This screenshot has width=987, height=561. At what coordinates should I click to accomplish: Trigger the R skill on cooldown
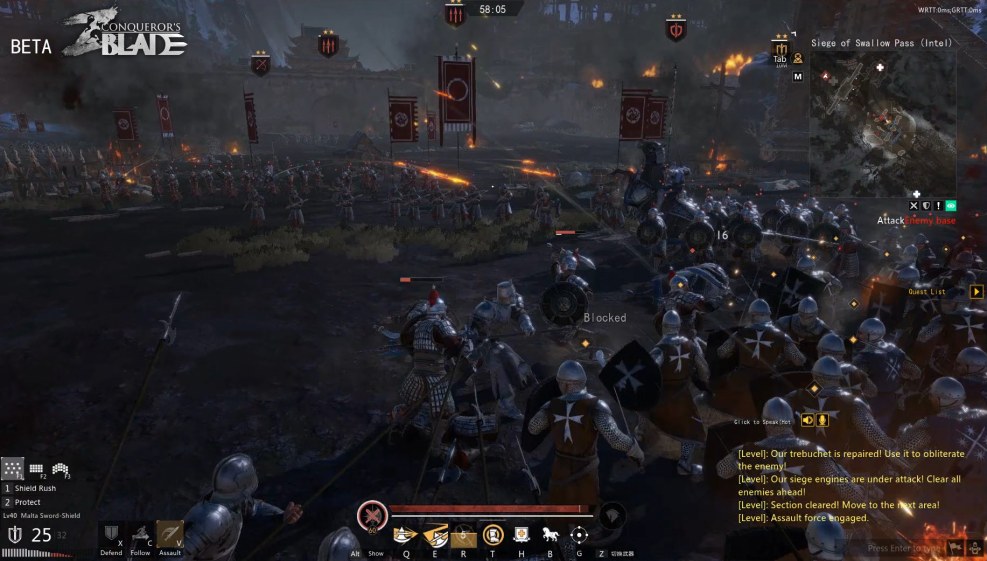point(463,535)
